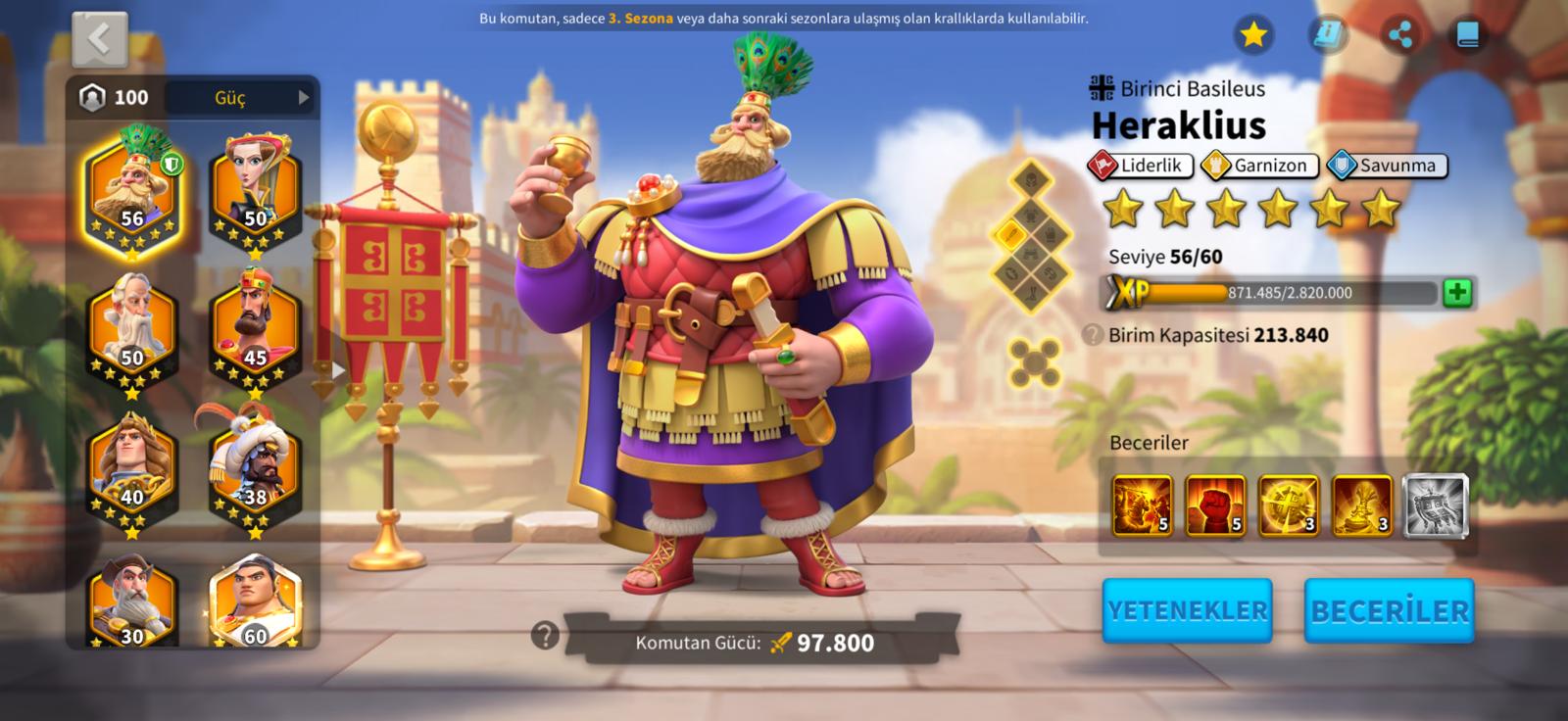Image resolution: width=1568 pixels, height=721 pixels.
Task: Open the YETENEKLER talents screen
Action: [1187, 610]
